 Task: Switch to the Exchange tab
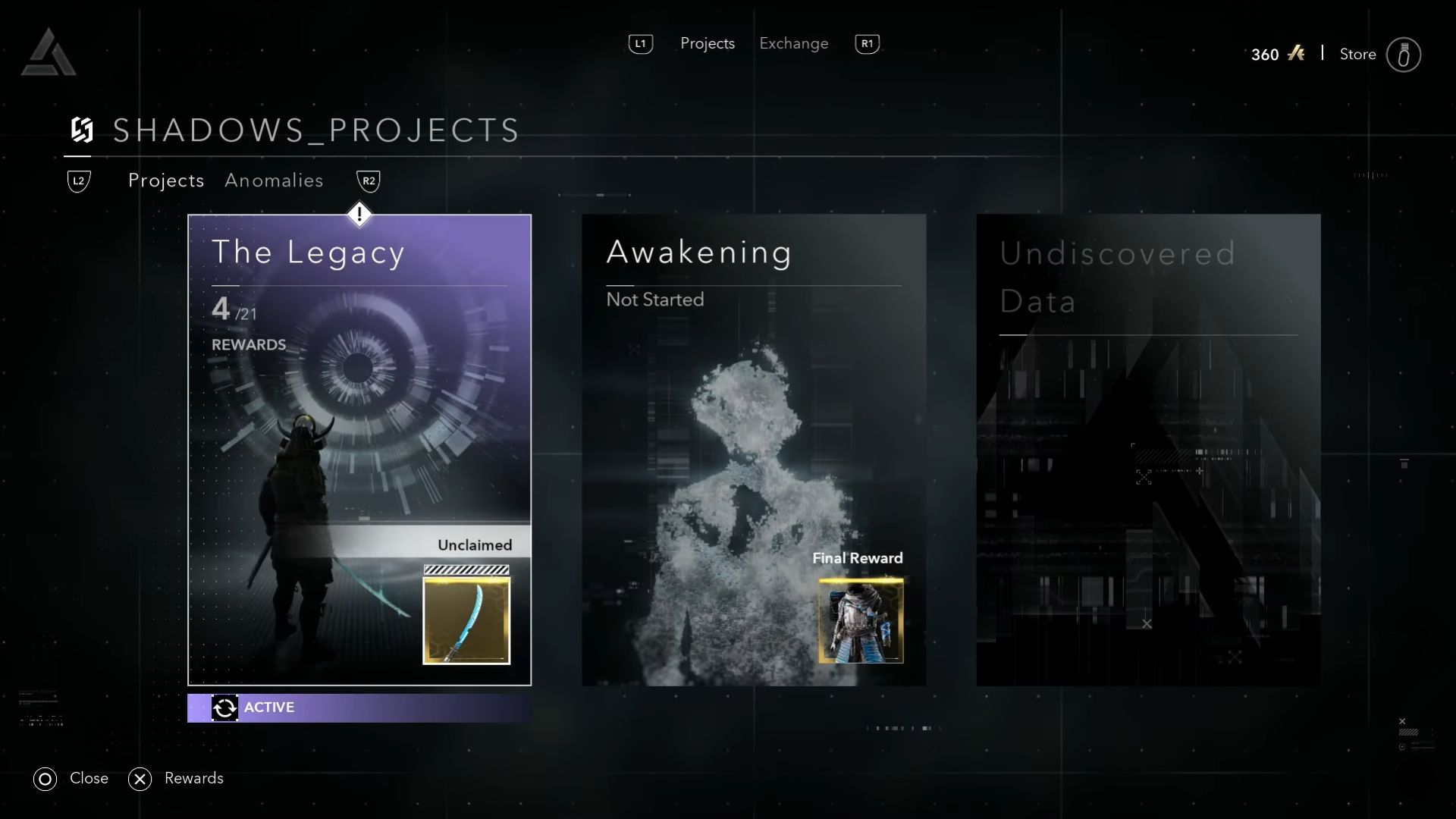pyautogui.click(x=793, y=44)
